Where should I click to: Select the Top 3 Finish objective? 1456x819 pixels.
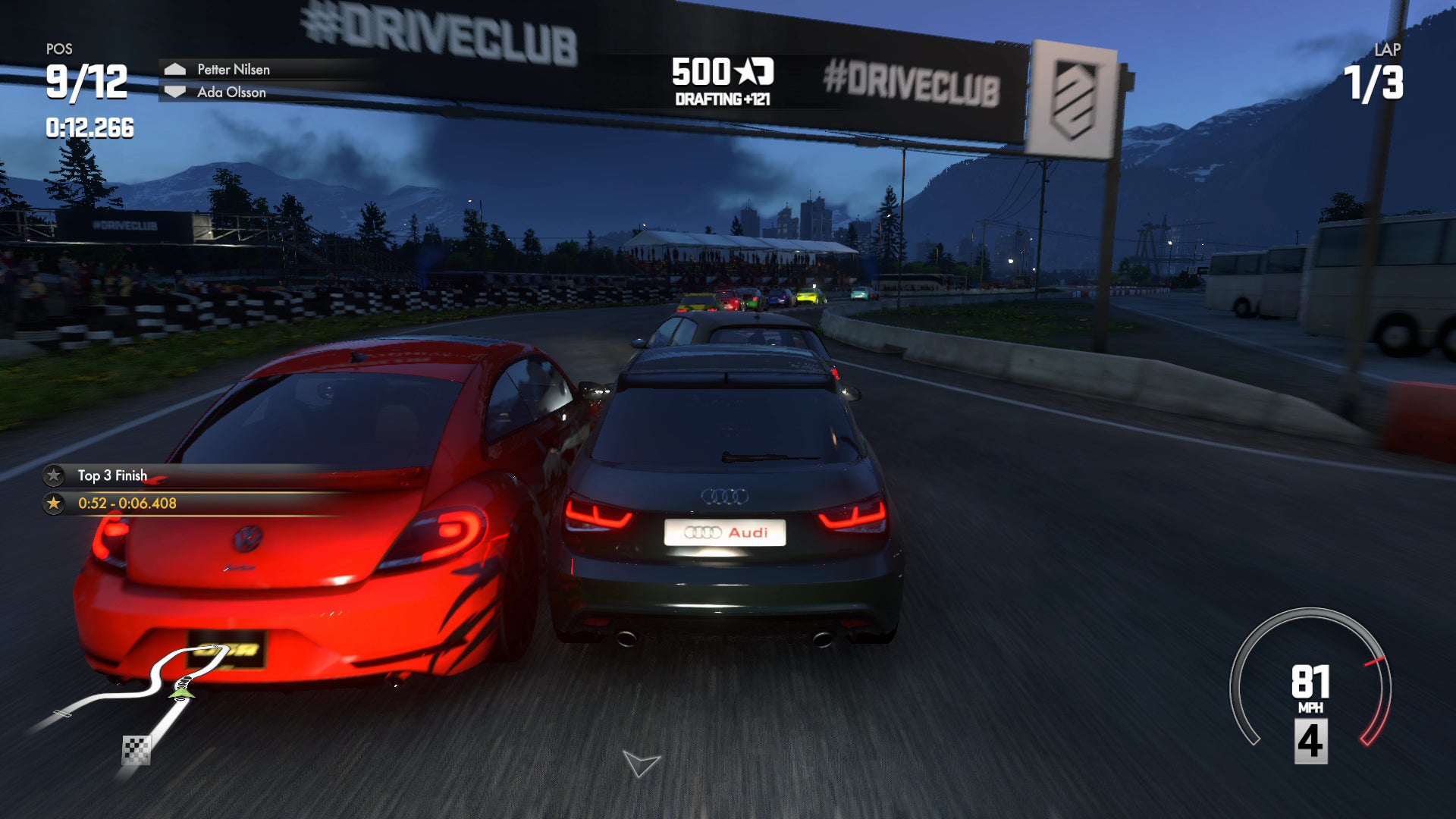[112, 475]
